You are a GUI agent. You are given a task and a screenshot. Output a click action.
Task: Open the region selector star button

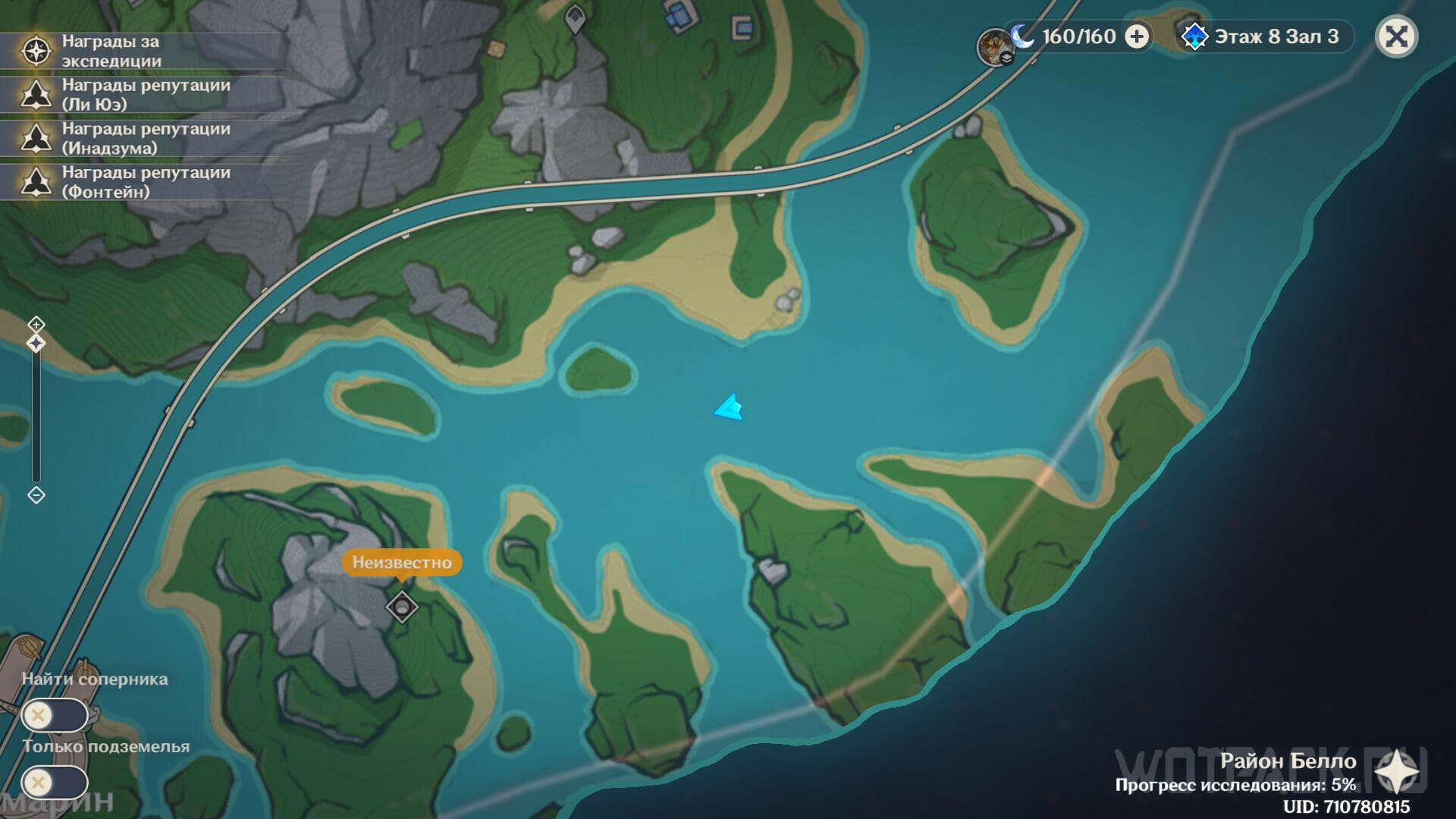click(x=1395, y=773)
